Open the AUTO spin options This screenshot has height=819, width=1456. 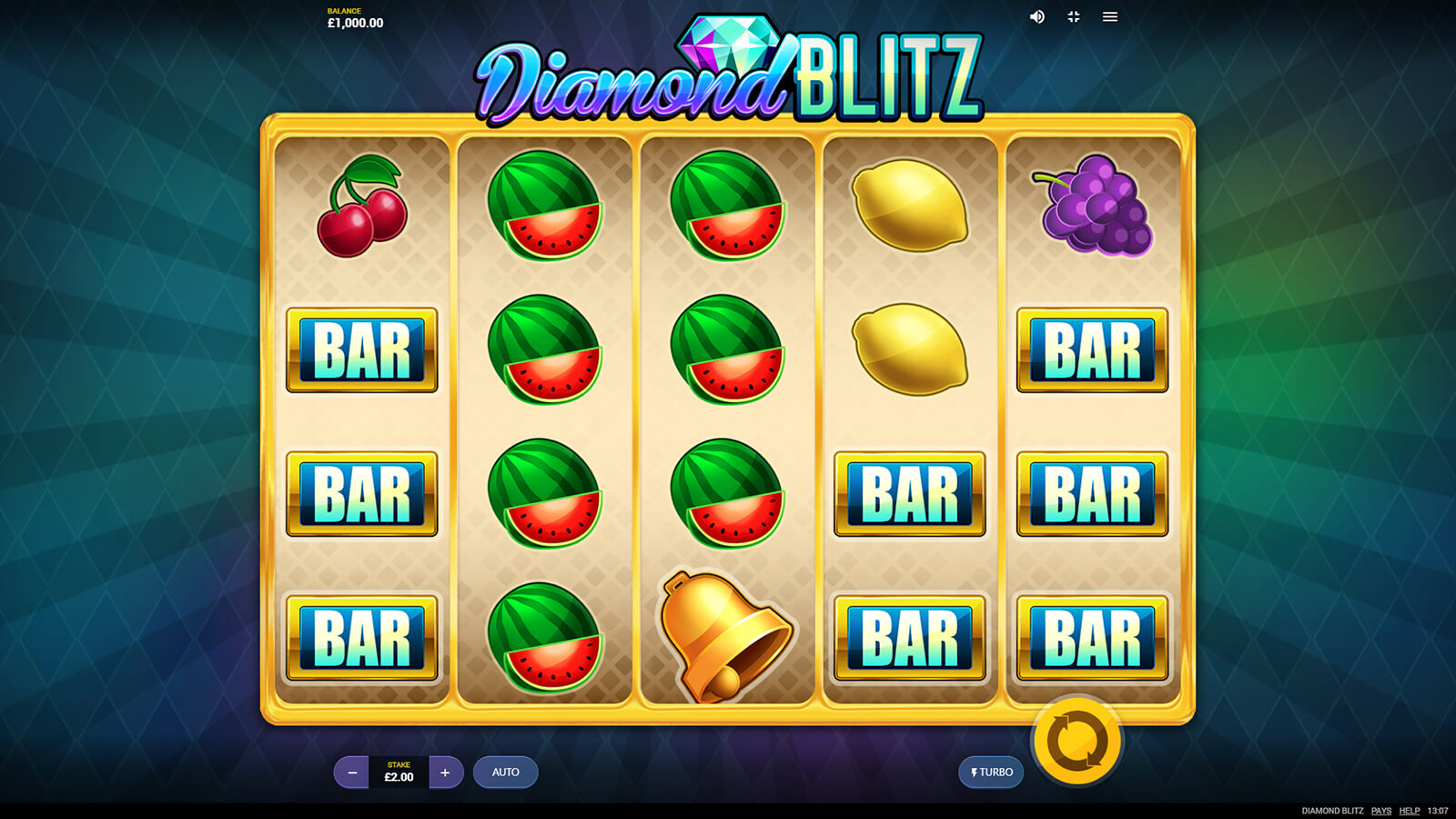[506, 773]
